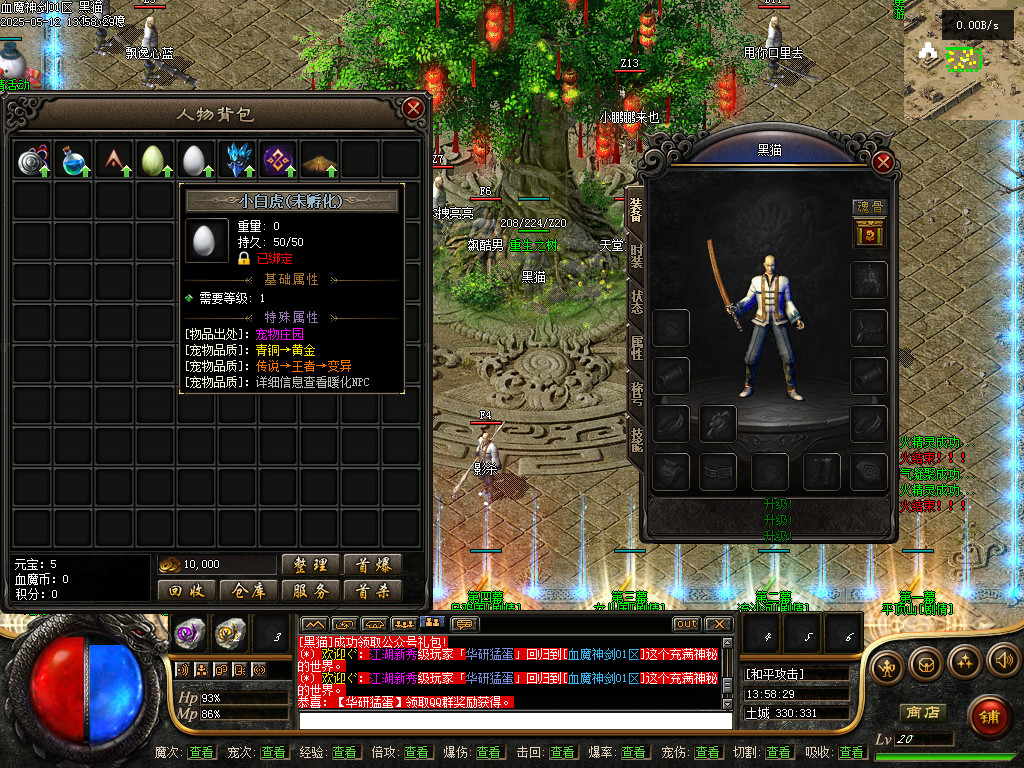1024x768 pixels.
Task: Switch to the 状态 status tab
Action: click(636, 301)
